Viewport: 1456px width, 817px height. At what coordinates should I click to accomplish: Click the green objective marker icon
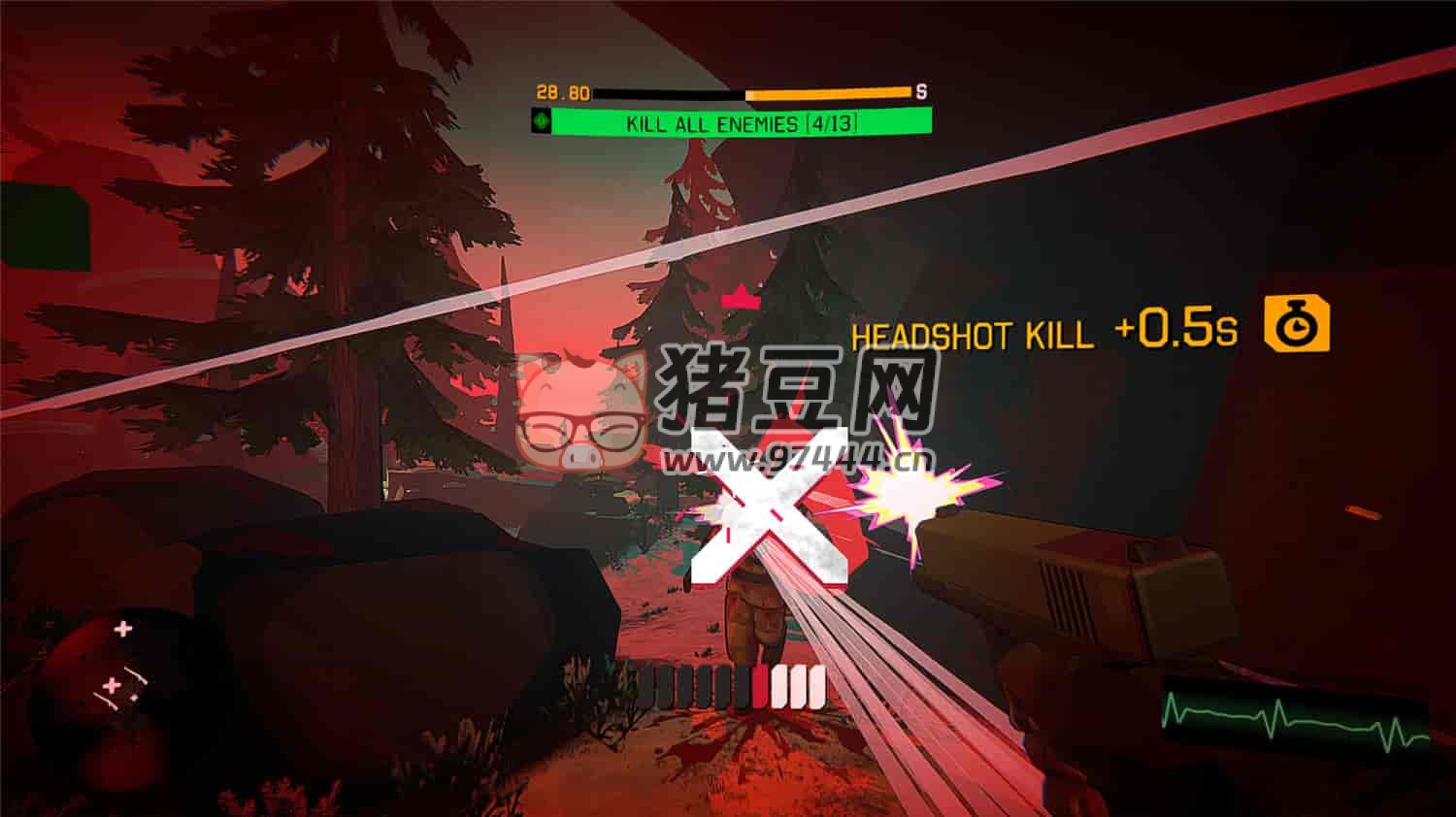click(542, 122)
